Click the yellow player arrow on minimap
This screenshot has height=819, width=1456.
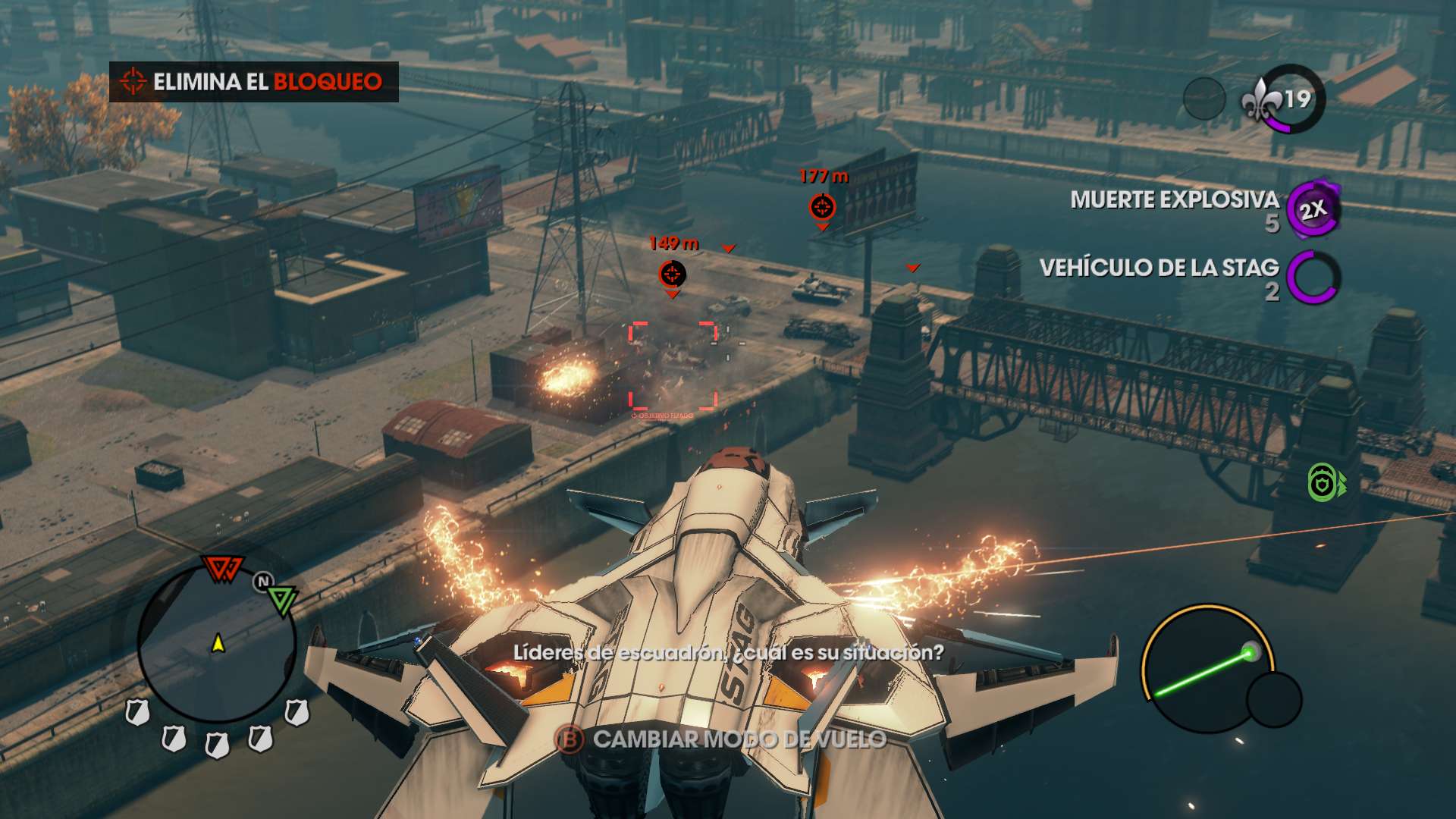[218, 644]
